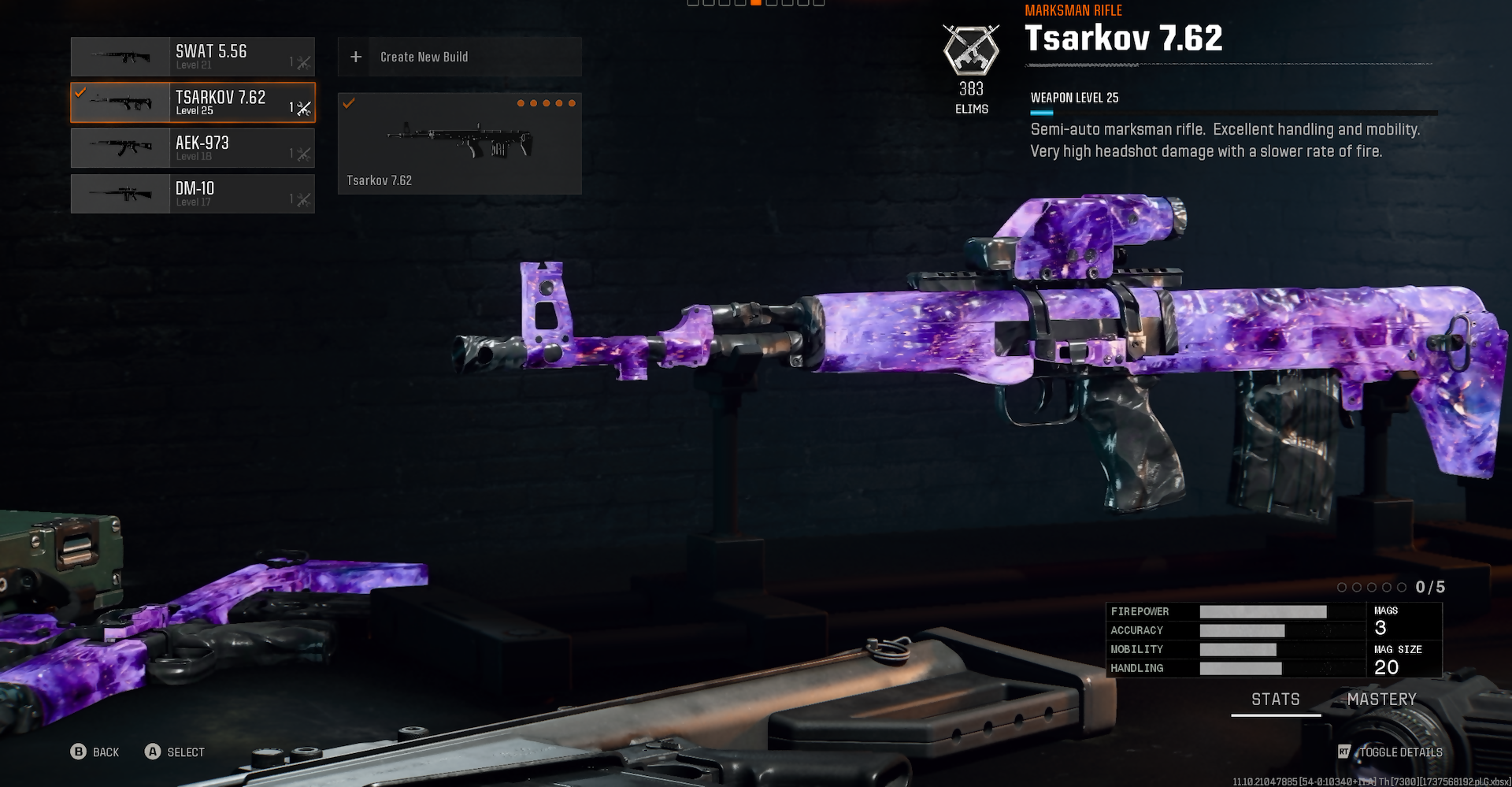1512x787 pixels.
Task: Click the Toggle Details option
Action: tap(1392, 752)
